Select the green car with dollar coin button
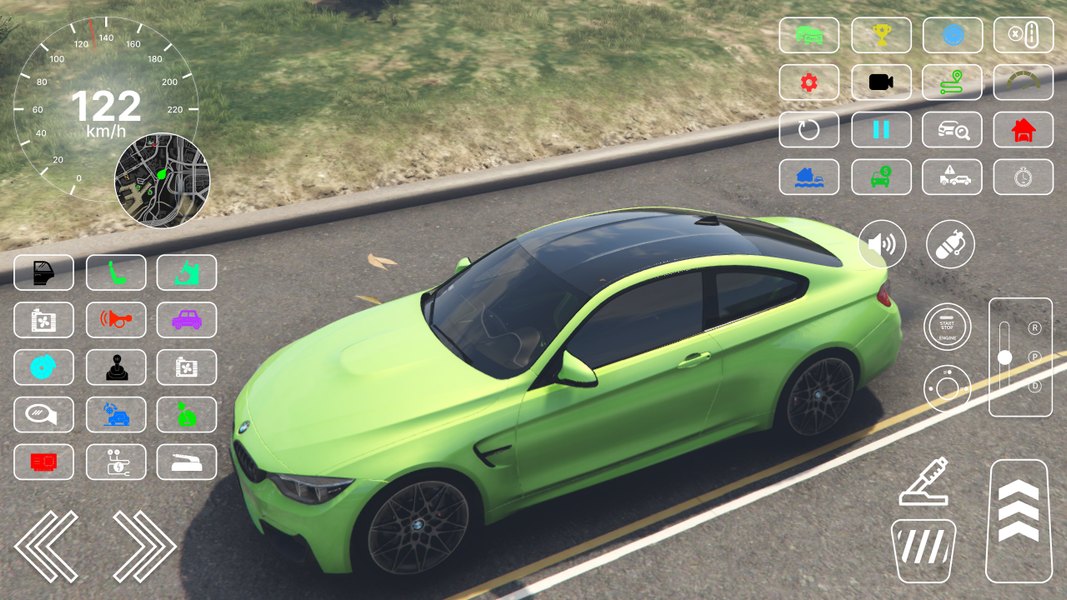 [881, 177]
